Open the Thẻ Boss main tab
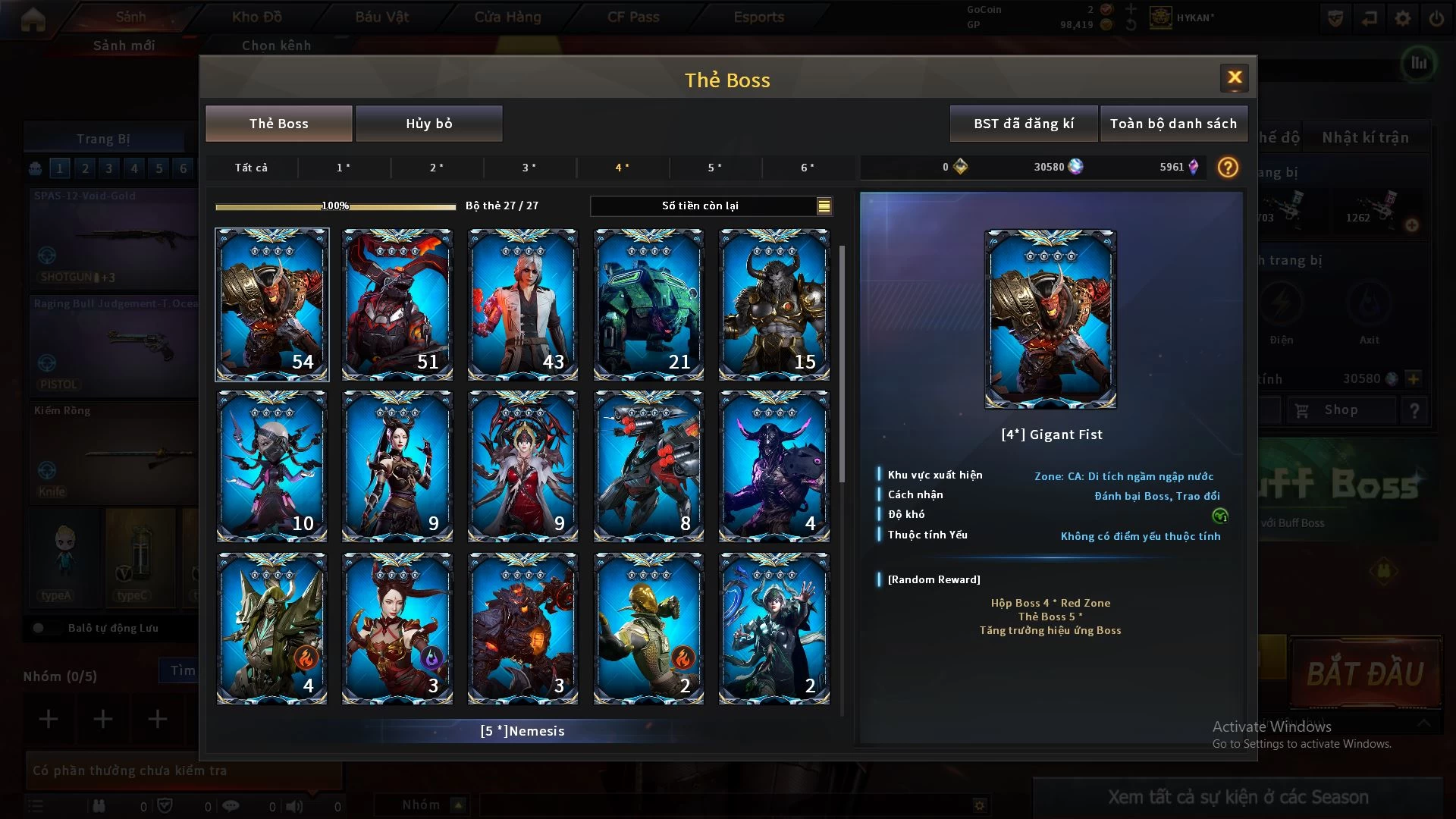1456x819 pixels. [278, 124]
